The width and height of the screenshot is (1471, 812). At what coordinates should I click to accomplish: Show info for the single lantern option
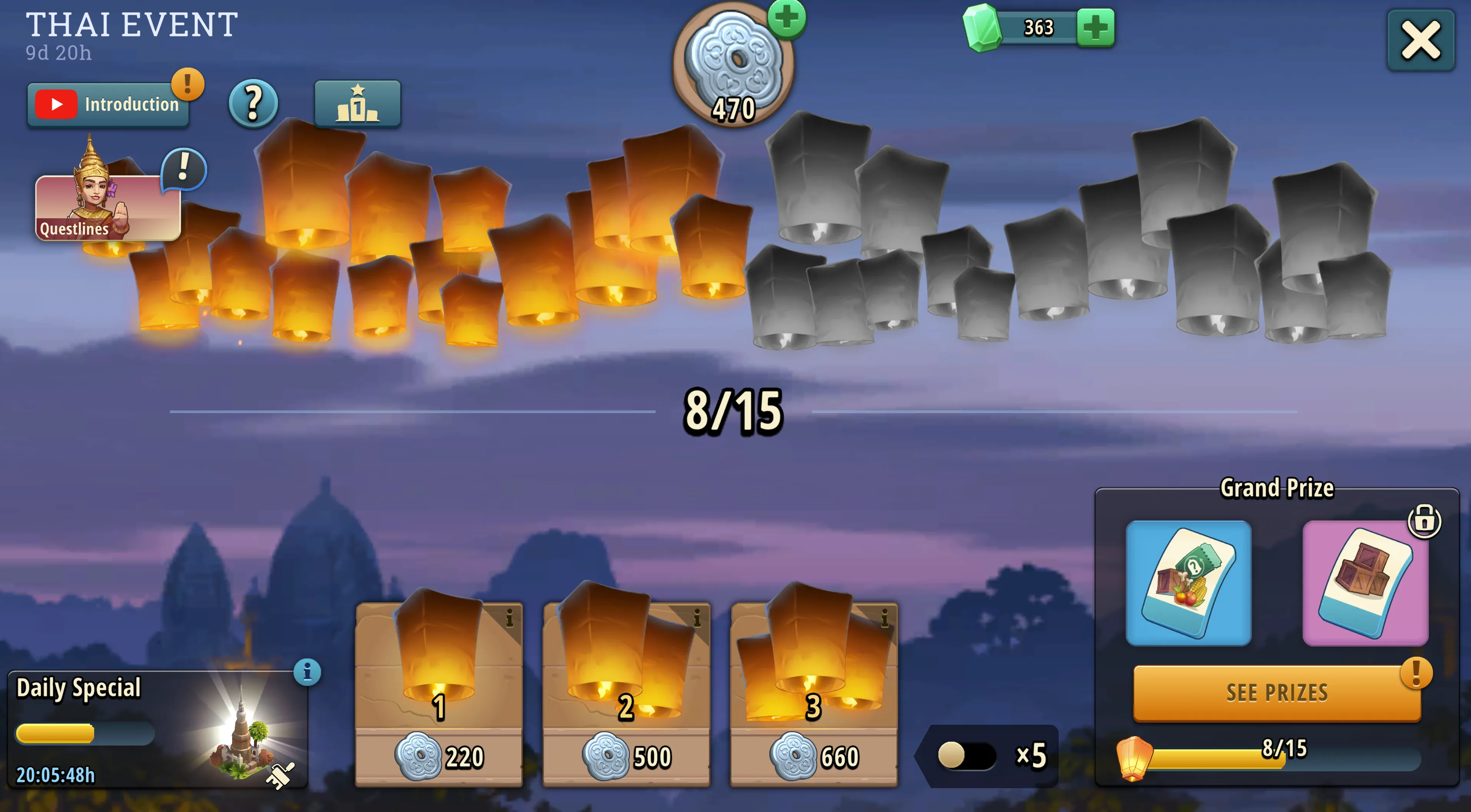pyautogui.click(x=510, y=617)
